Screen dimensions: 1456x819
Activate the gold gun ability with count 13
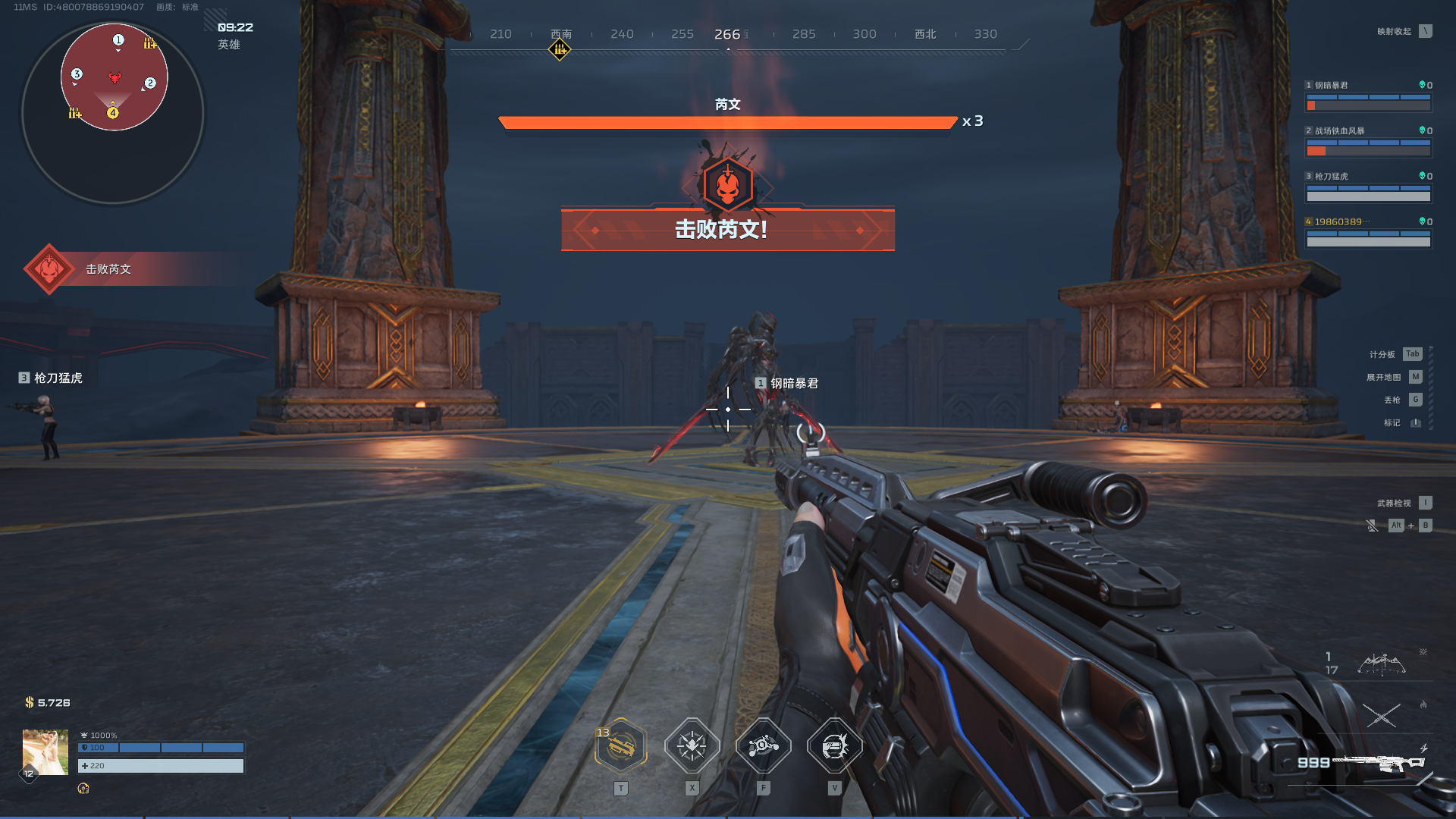click(621, 746)
